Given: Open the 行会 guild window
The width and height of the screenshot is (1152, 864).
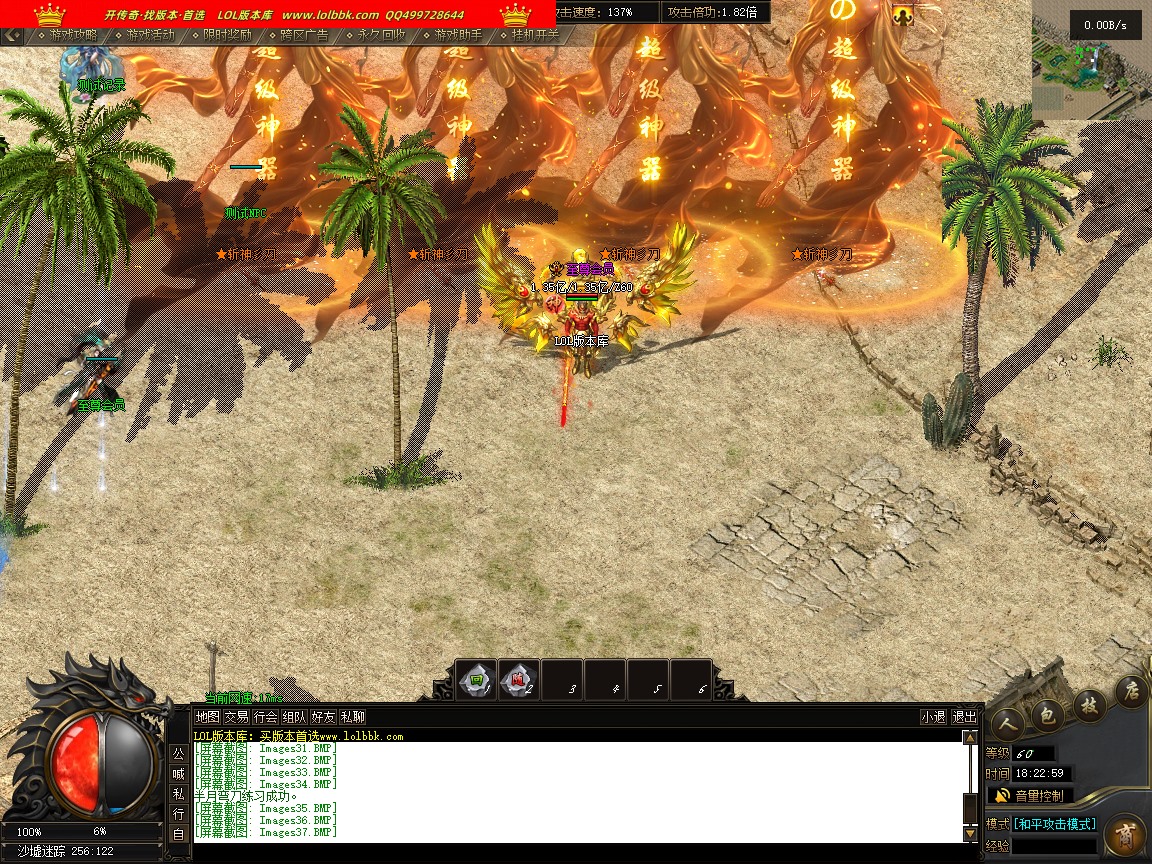Looking at the screenshot, I should tap(265, 717).
